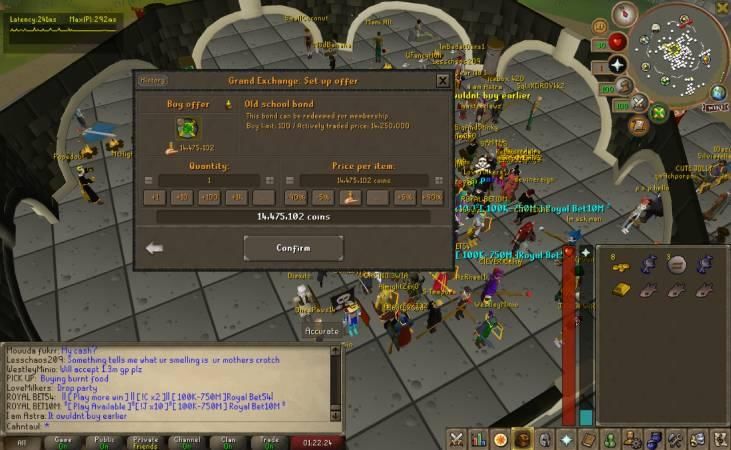This screenshot has height=450, width=731.
Task: Open the offer History
Action: (x=154, y=81)
